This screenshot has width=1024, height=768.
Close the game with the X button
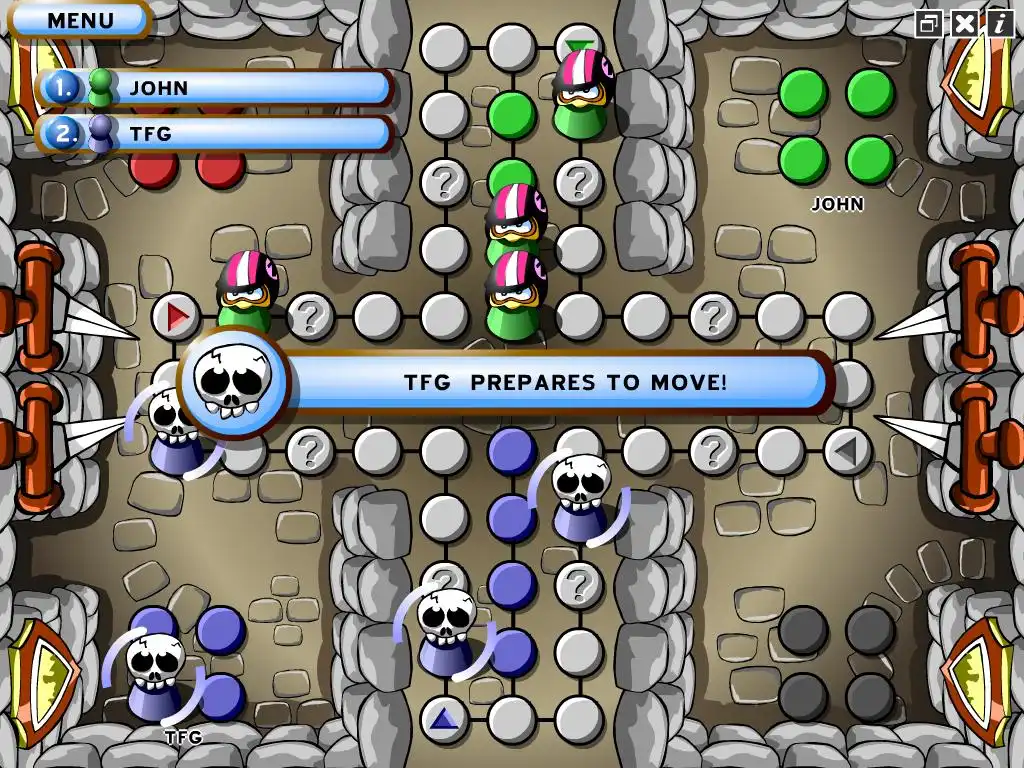click(964, 23)
